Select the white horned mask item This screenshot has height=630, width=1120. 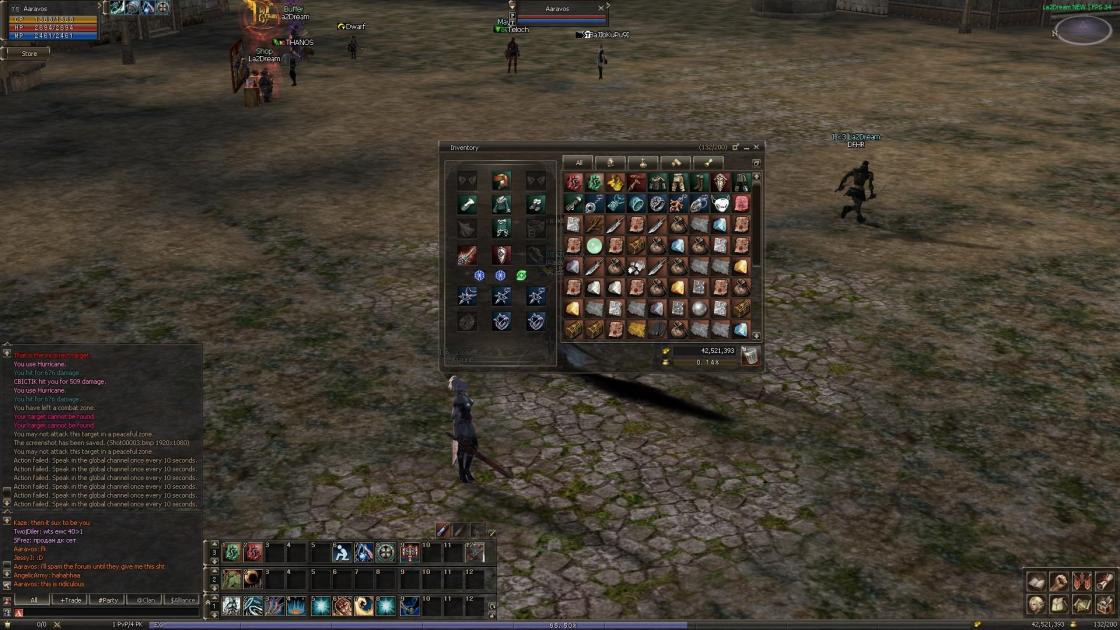click(720, 204)
